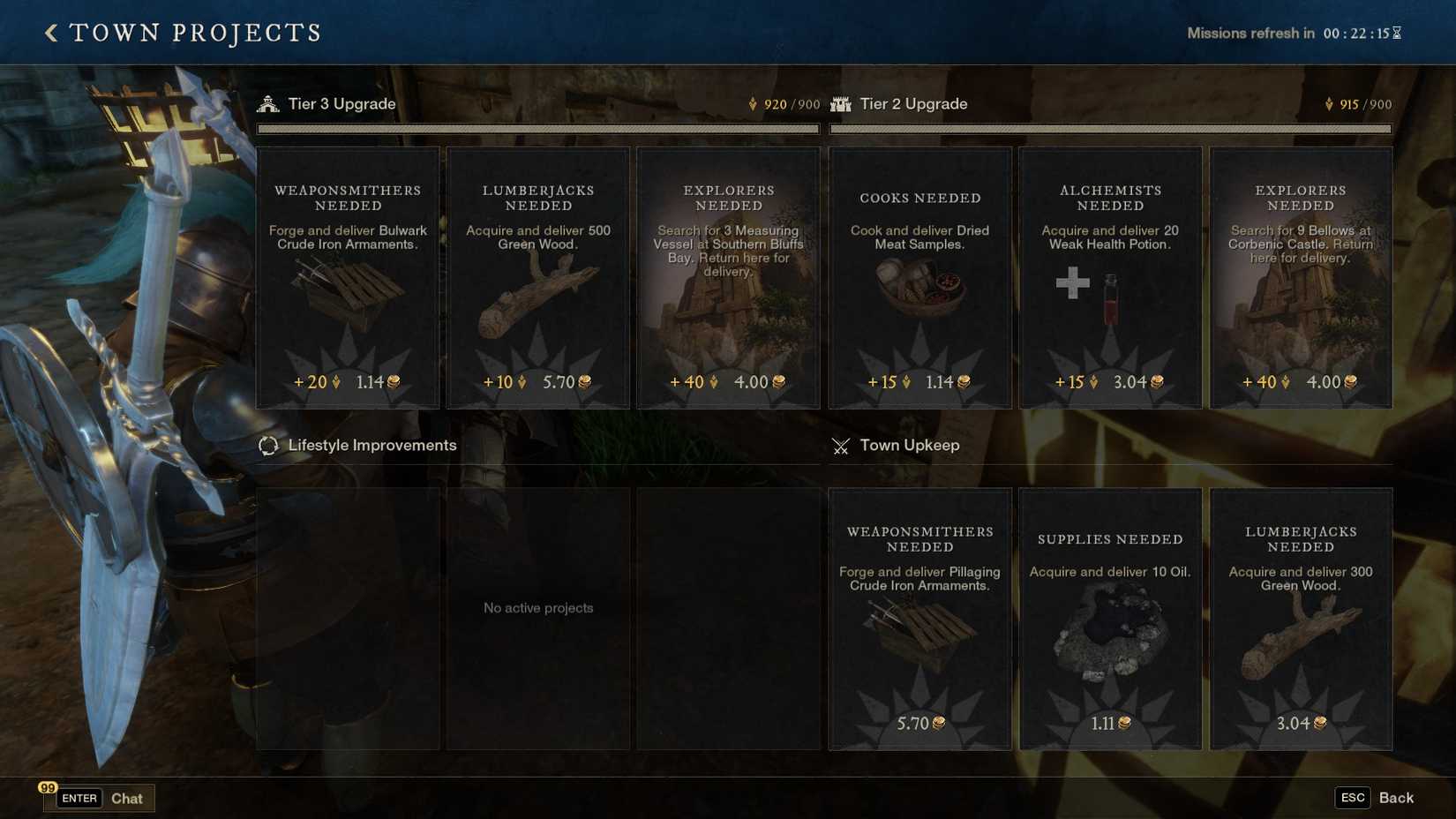
Task: Click the Town Upkeep crossed swords icon
Action: (x=839, y=446)
